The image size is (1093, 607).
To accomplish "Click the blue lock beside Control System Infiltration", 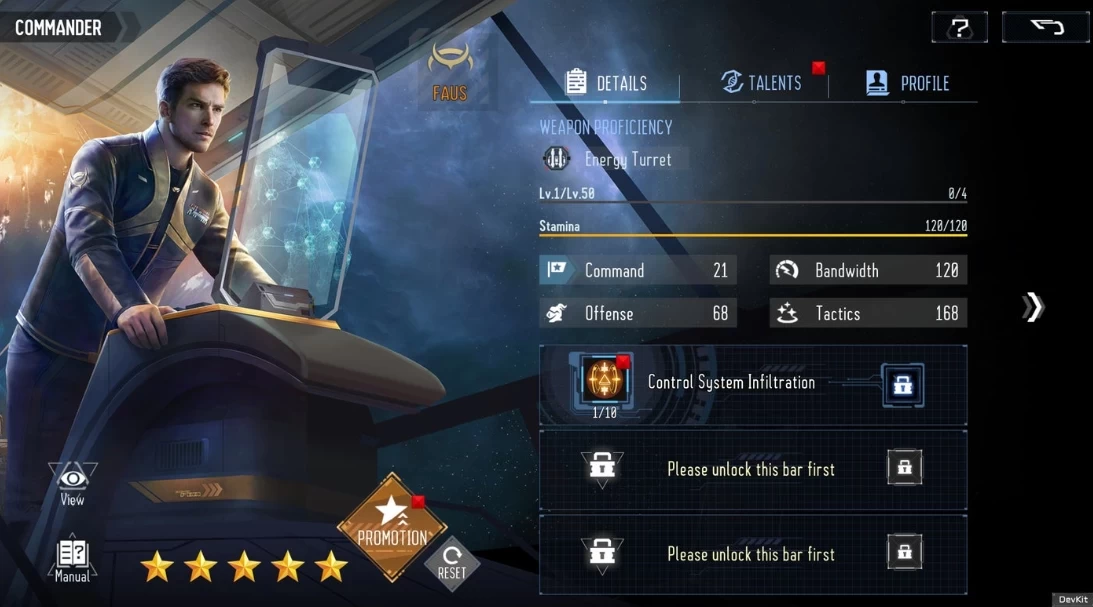I will [902, 385].
